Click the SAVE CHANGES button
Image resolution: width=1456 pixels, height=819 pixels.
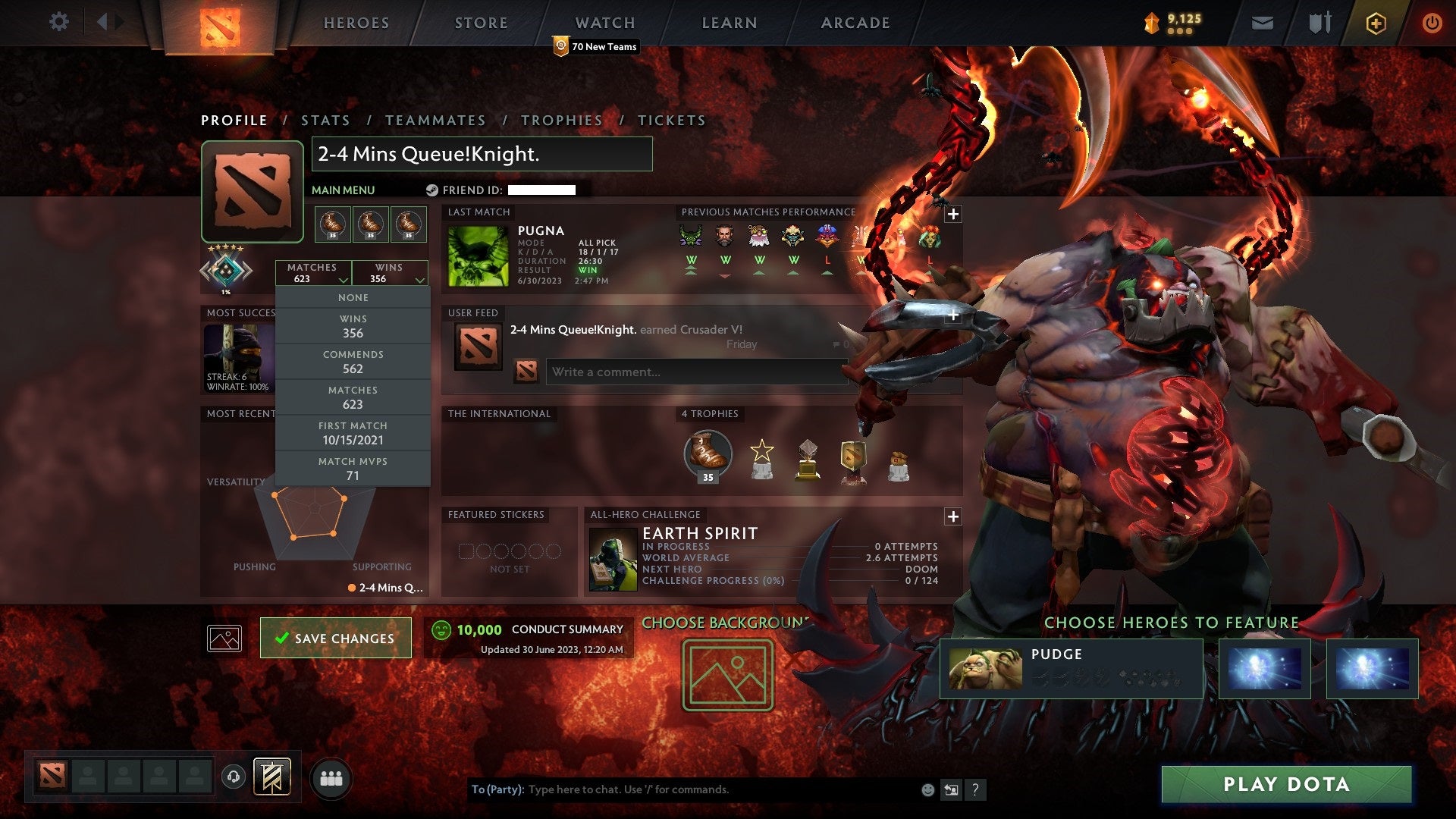click(x=335, y=638)
